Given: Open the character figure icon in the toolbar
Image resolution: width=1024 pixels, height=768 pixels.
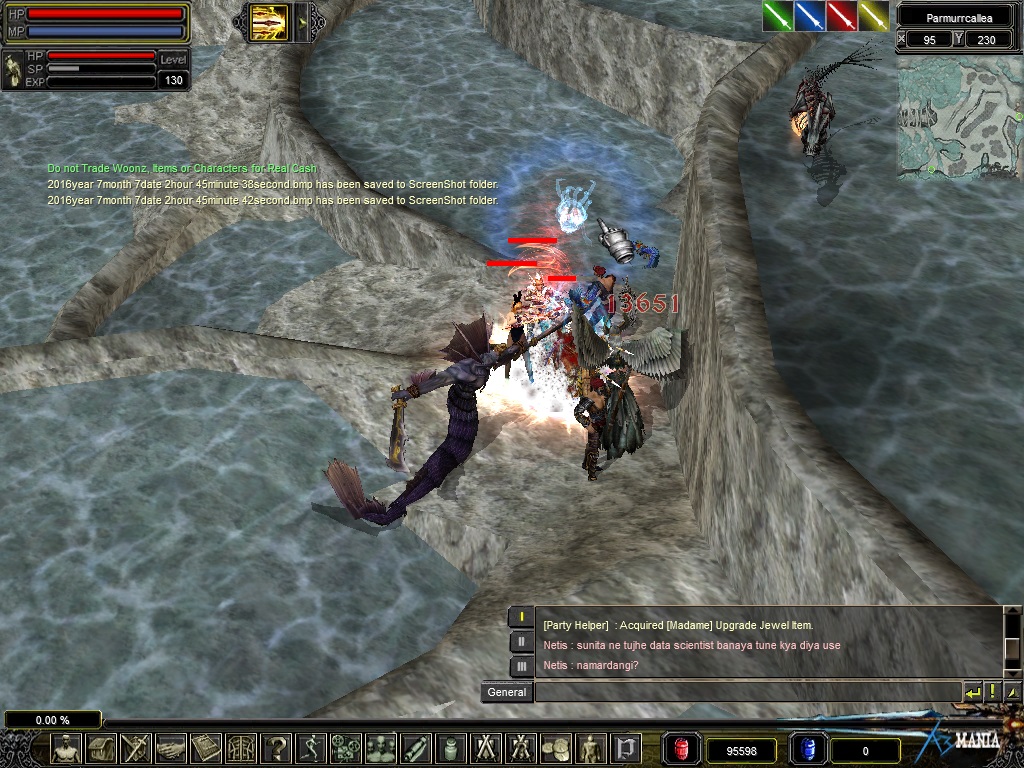Looking at the screenshot, I should 67,747.
